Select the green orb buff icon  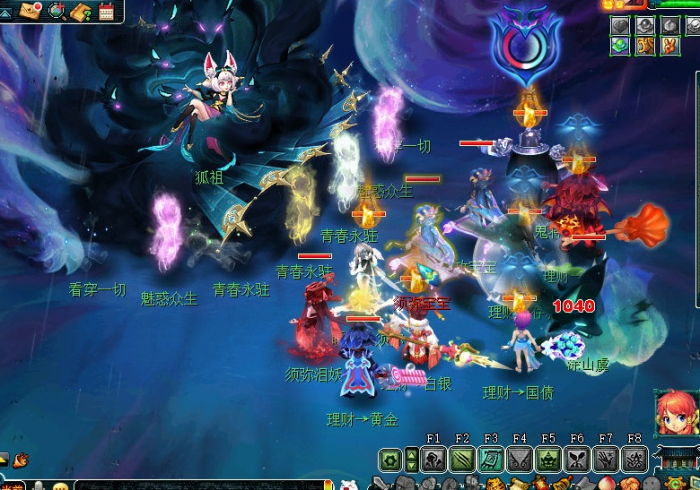click(621, 46)
